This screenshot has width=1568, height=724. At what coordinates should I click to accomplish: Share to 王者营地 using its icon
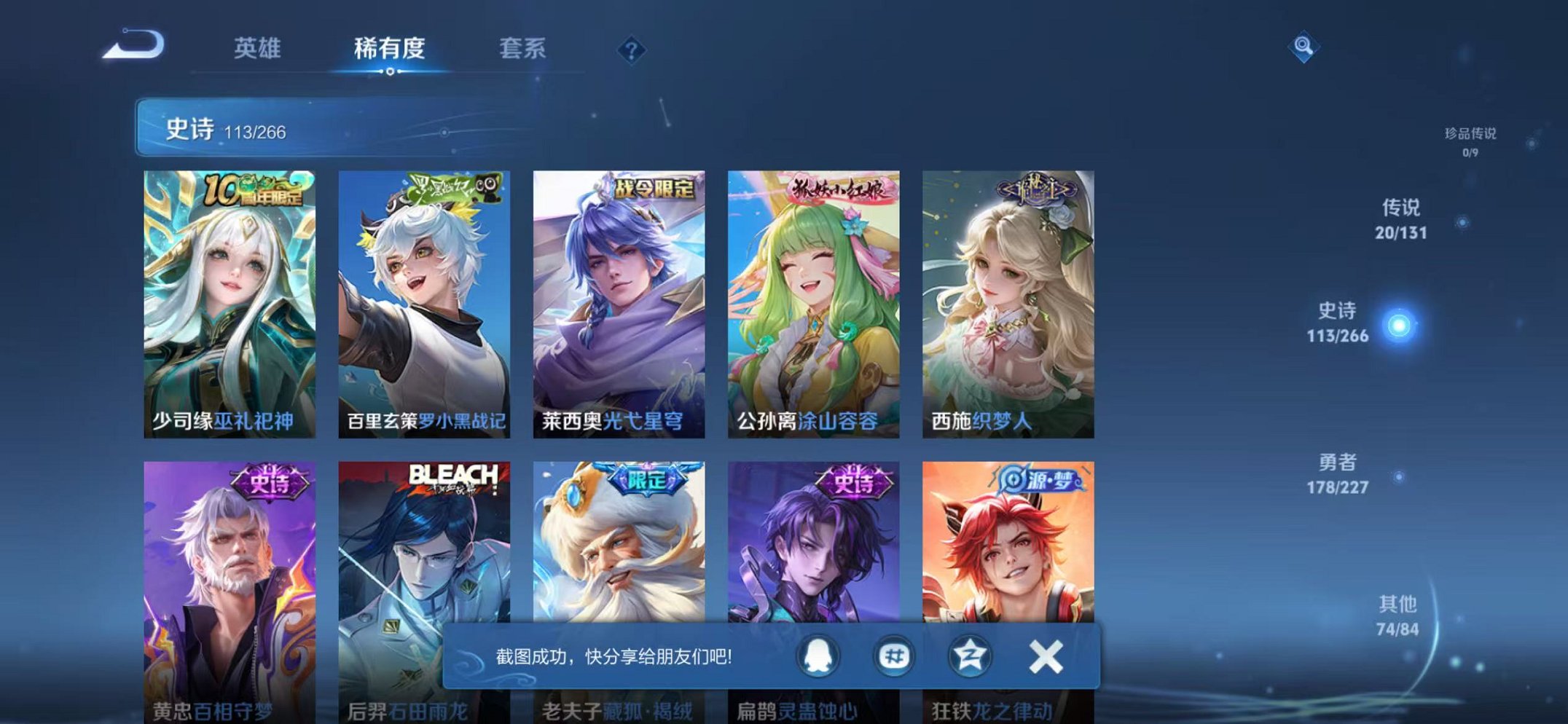point(969,655)
